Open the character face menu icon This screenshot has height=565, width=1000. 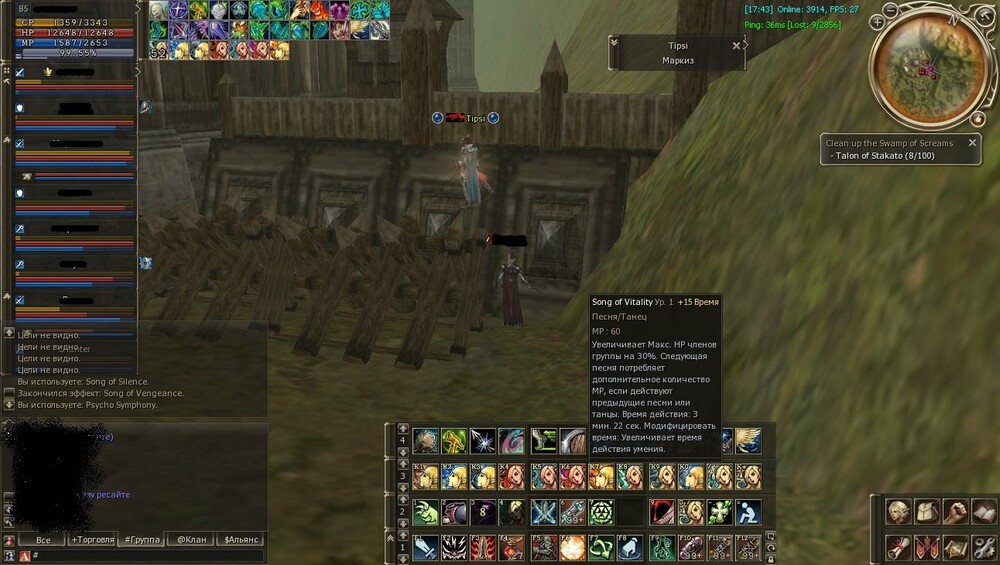click(x=899, y=512)
